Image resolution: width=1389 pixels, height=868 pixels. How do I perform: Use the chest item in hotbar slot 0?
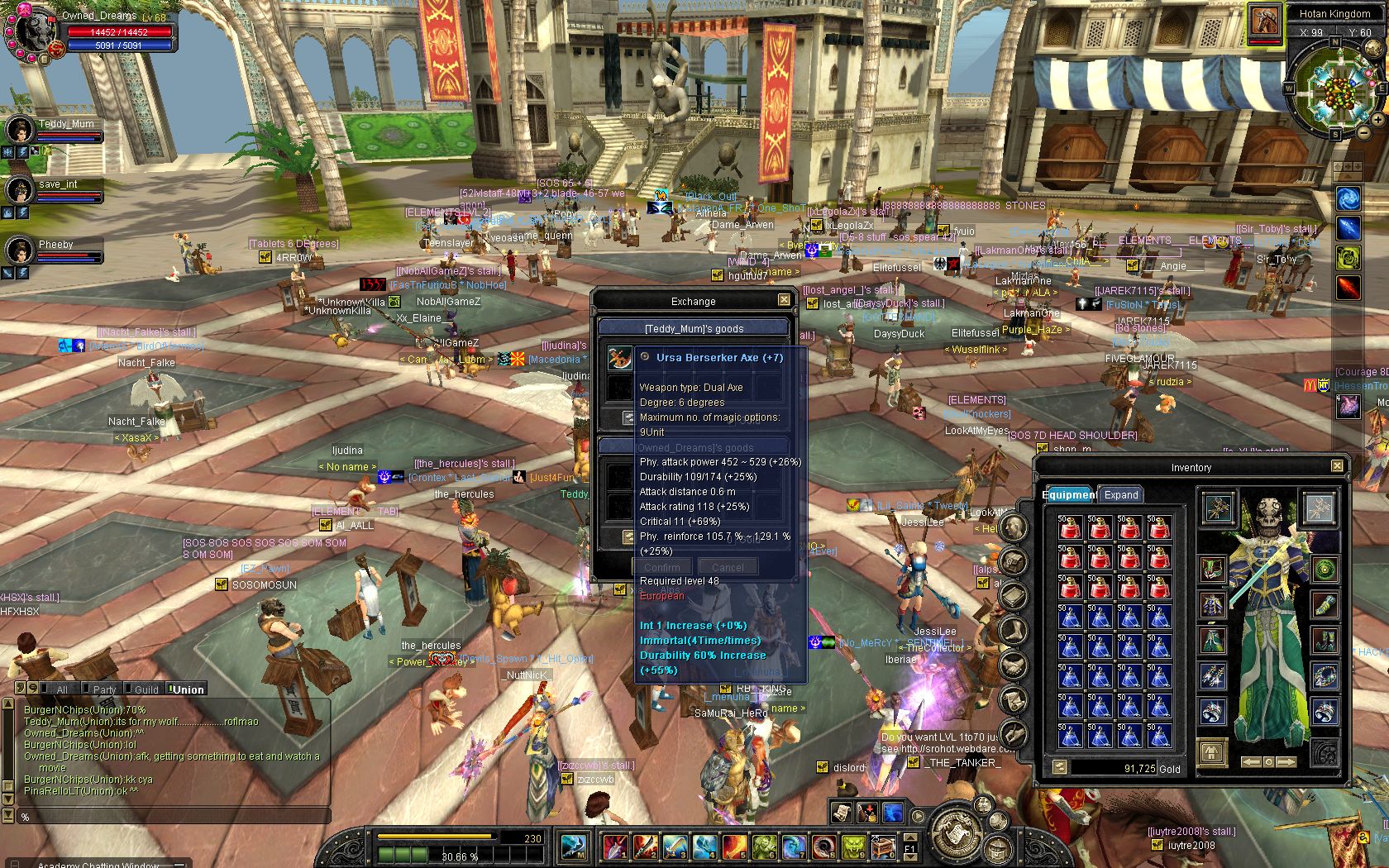[x=883, y=847]
